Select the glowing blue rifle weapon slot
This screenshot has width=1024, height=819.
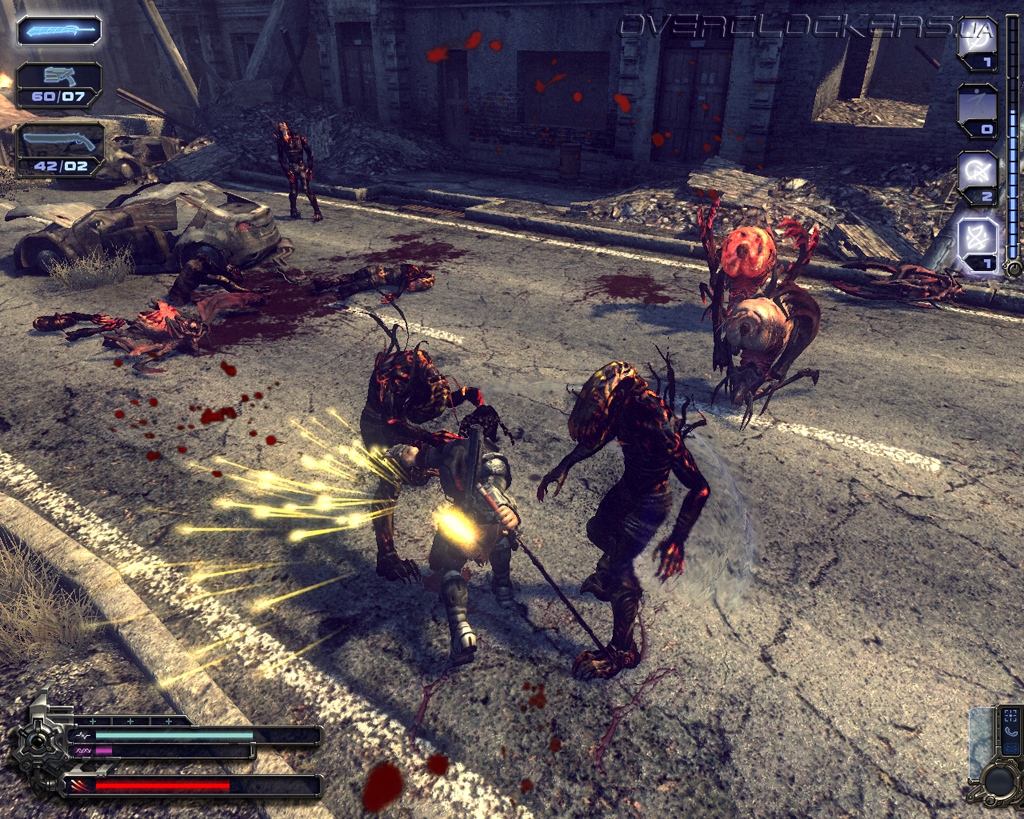59,30
